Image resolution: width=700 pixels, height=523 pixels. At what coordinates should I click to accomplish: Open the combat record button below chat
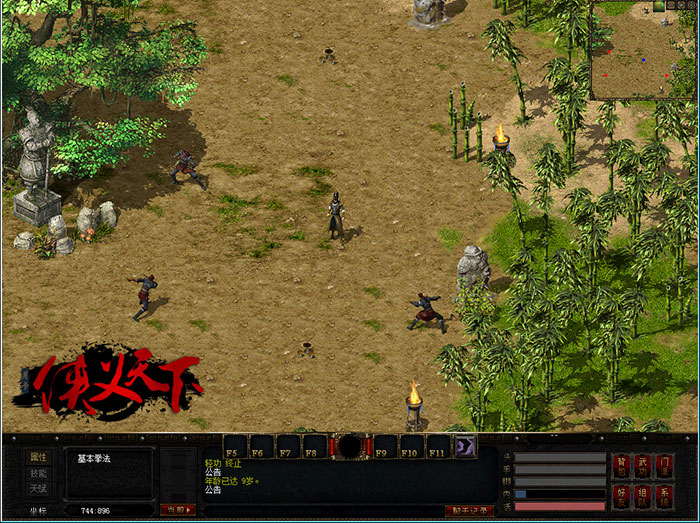tap(468, 511)
